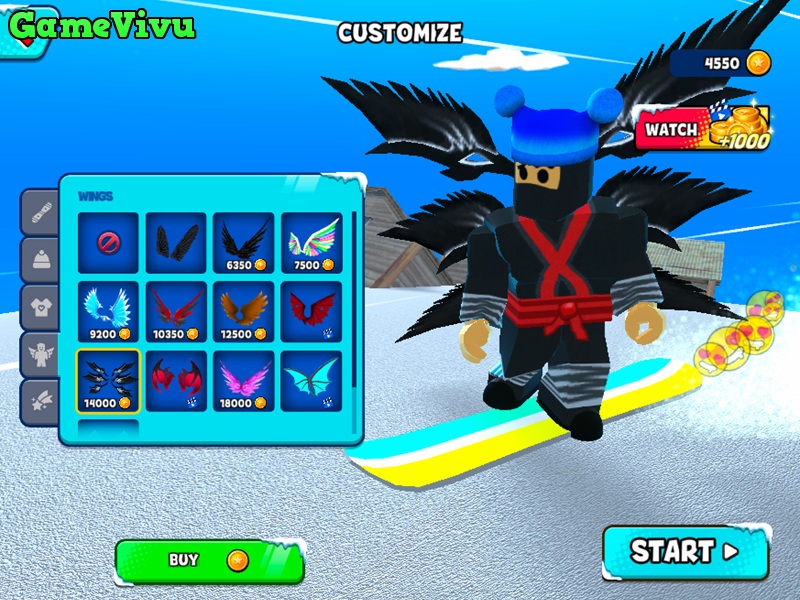Choose the no-wings option
Viewport: 800px width, 600px height.
tap(109, 242)
